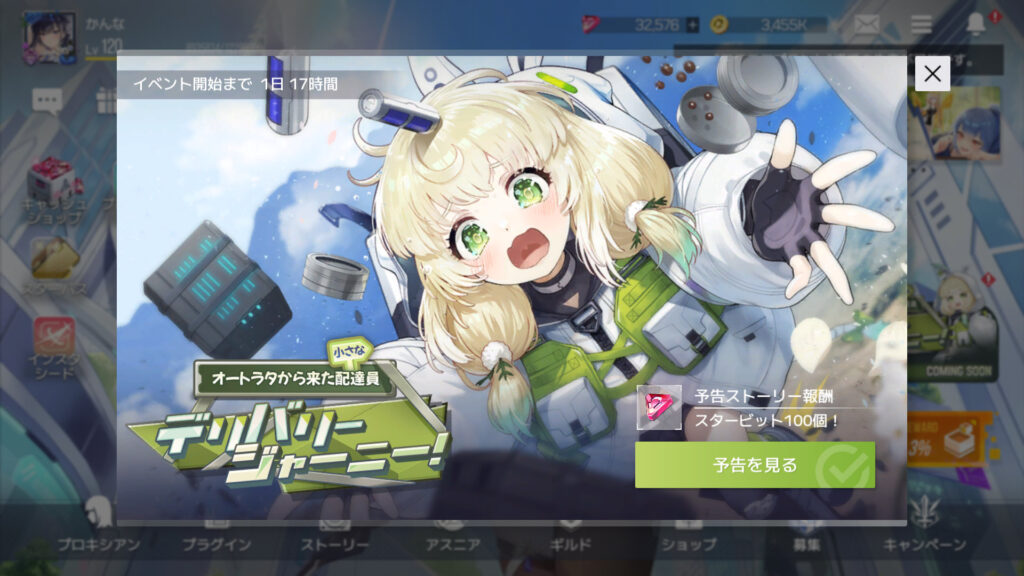Add currency with the plus button
This screenshot has height=576, width=1024.
pyautogui.click(x=692, y=25)
